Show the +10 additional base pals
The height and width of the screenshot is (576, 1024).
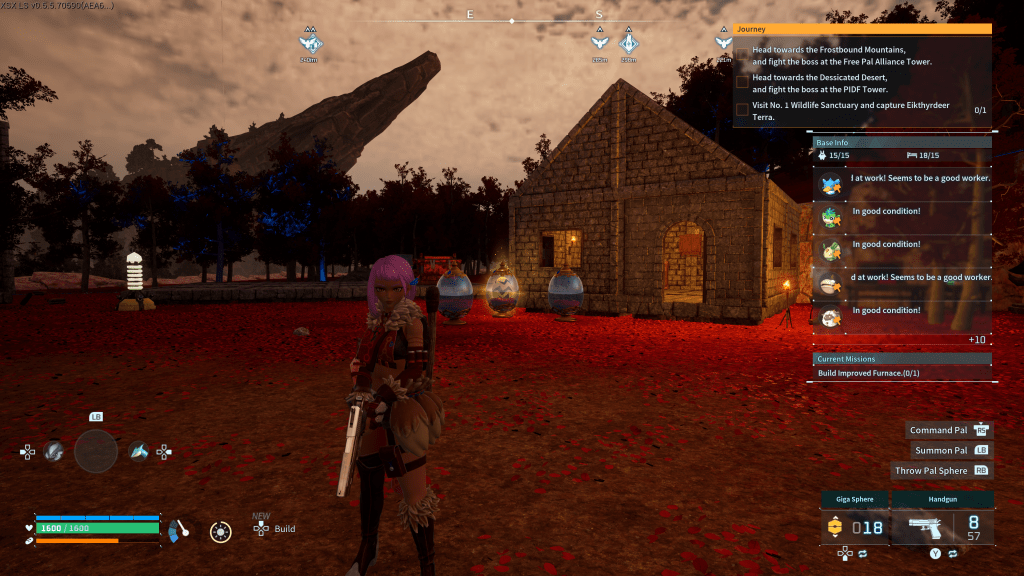click(977, 340)
